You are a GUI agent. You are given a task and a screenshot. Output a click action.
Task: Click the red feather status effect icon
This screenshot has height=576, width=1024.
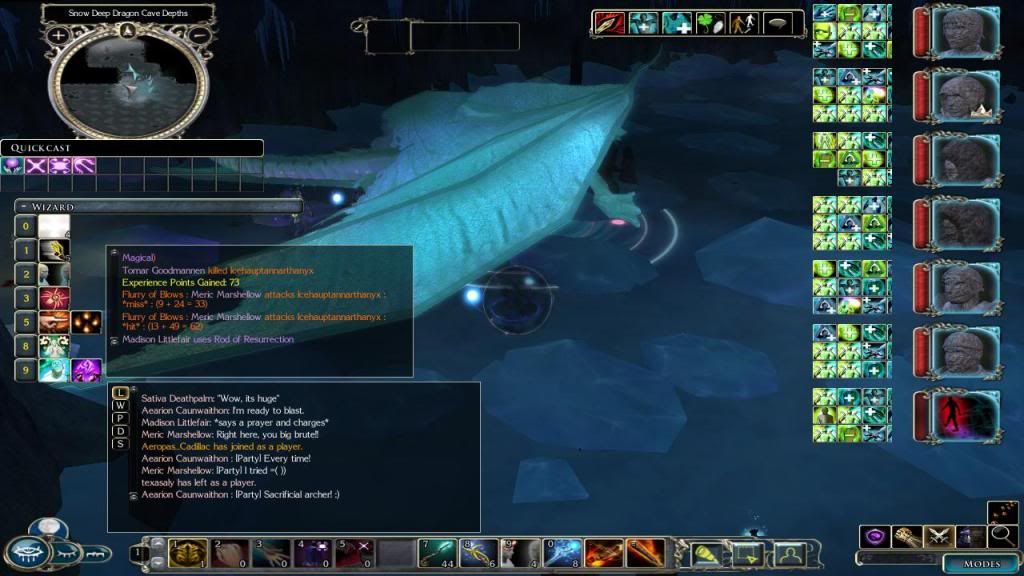coord(609,23)
